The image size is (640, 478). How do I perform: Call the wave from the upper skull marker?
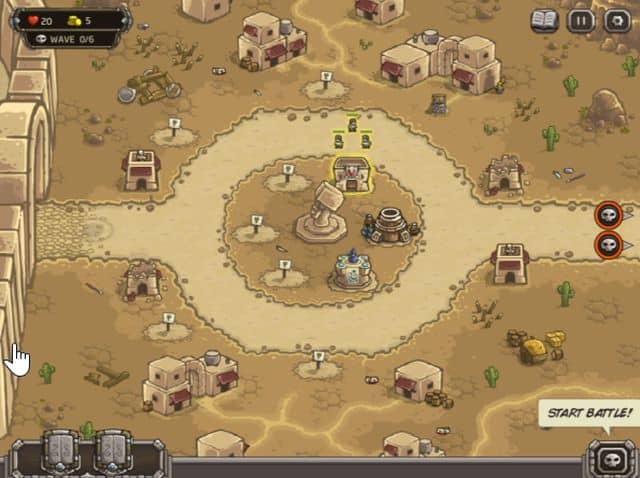608,215
